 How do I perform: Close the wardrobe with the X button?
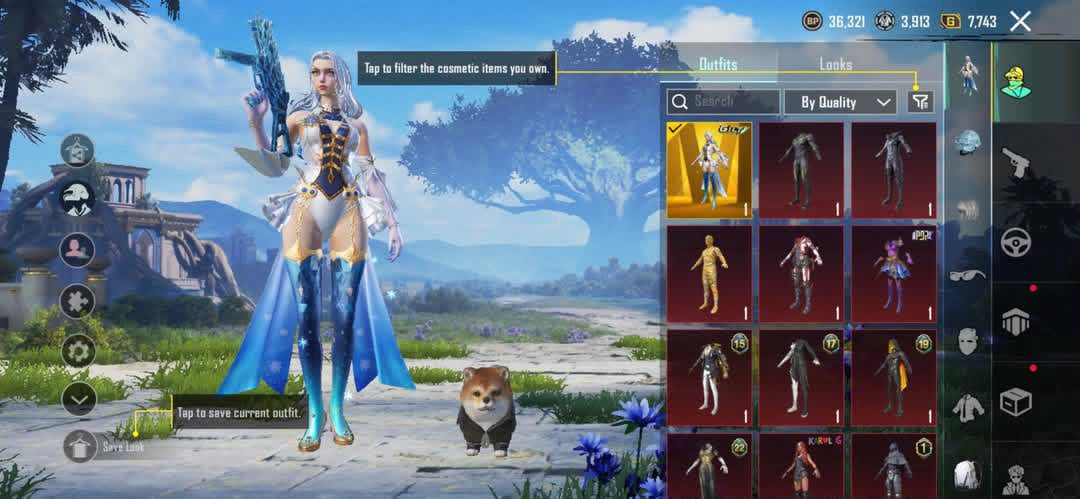[1020, 21]
